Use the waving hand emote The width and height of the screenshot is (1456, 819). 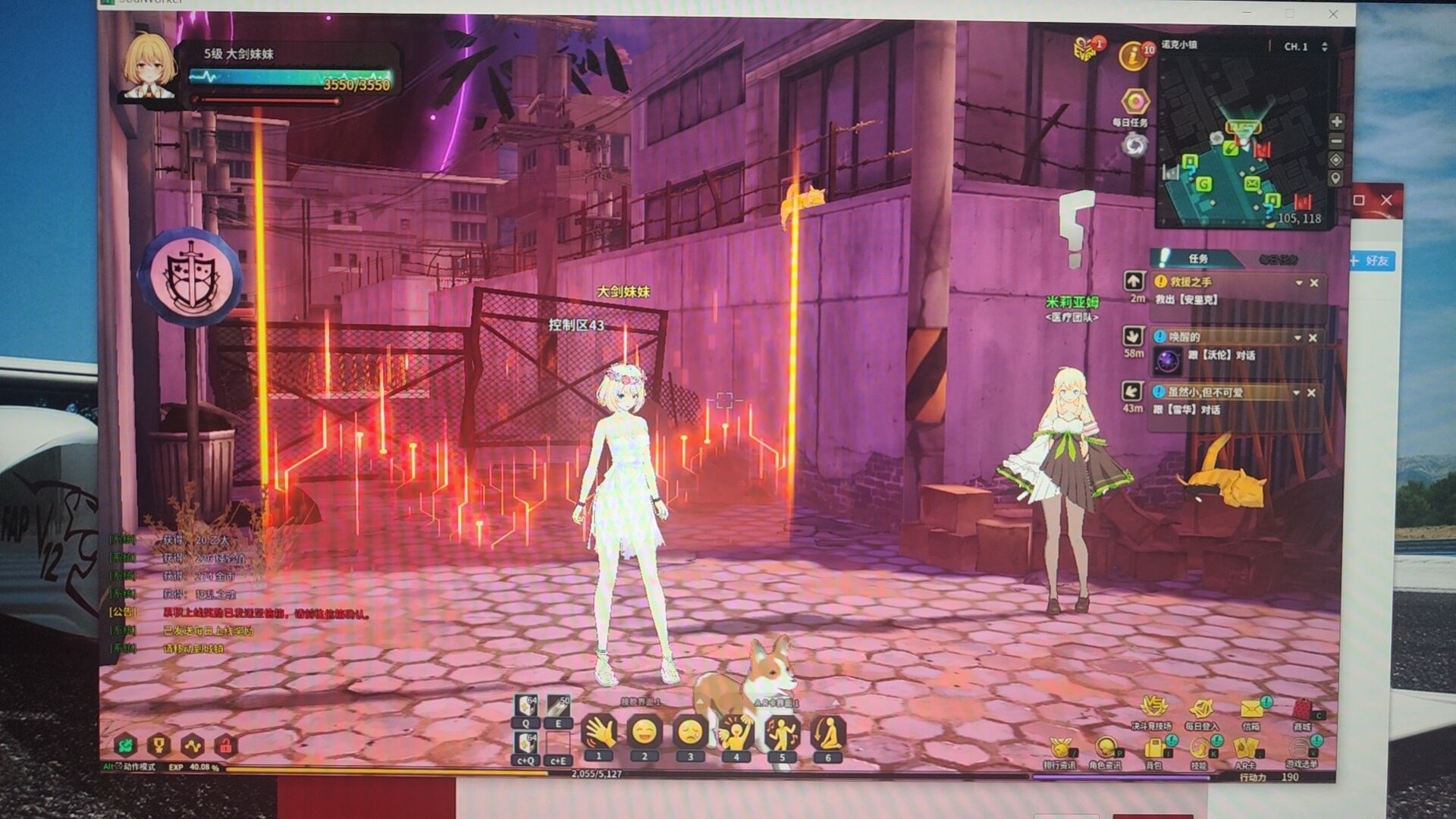pyautogui.click(x=598, y=733)
